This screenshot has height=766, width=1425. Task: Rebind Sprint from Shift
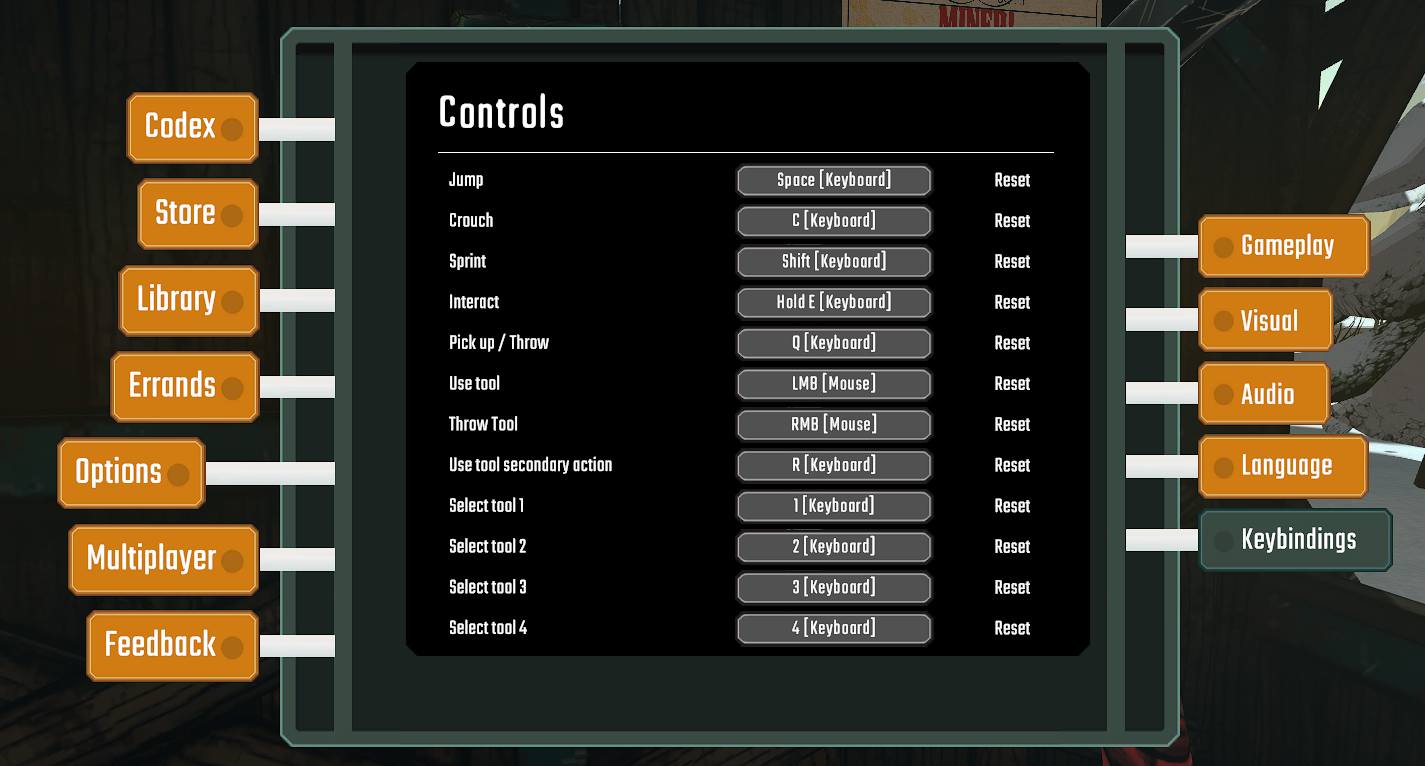834,262
